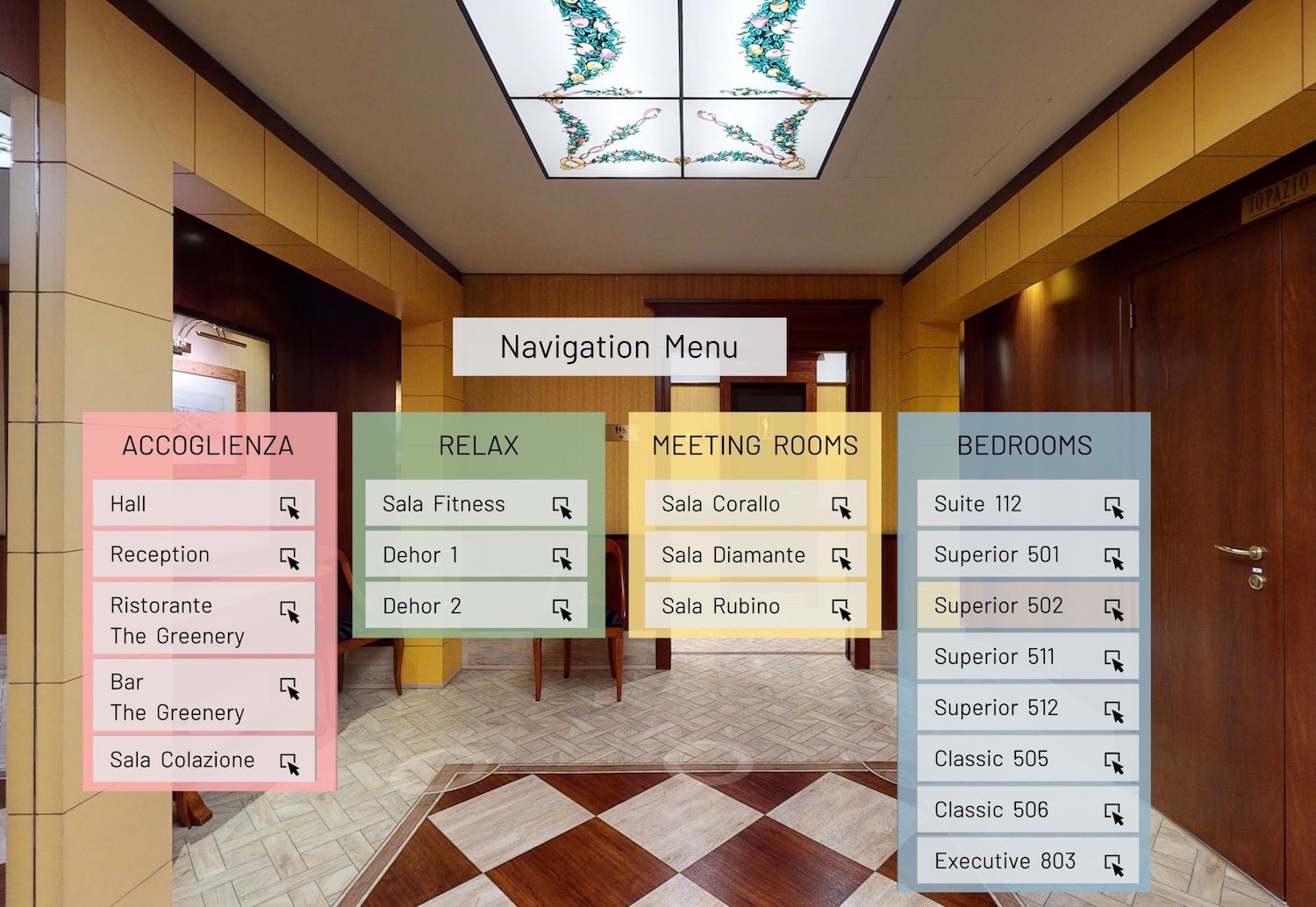Show the Classic 505 room

click(1027, 759)
